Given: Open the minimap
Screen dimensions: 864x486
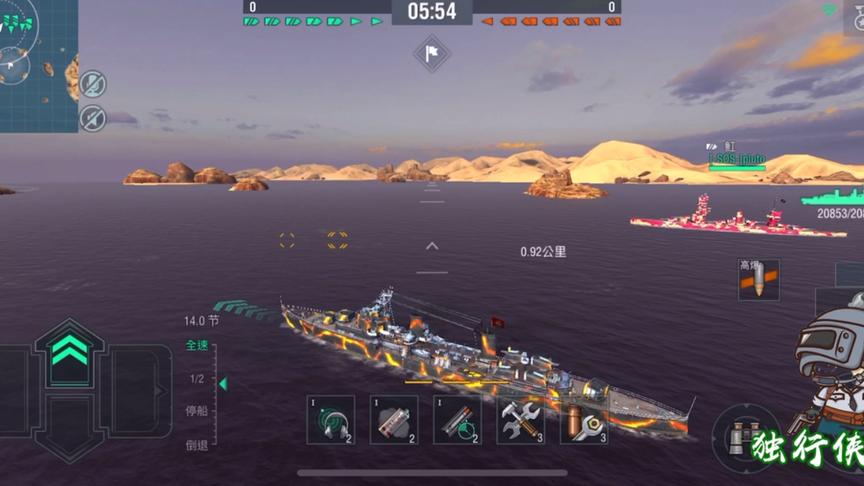Looking at the screenshot, I should (37, 64).
